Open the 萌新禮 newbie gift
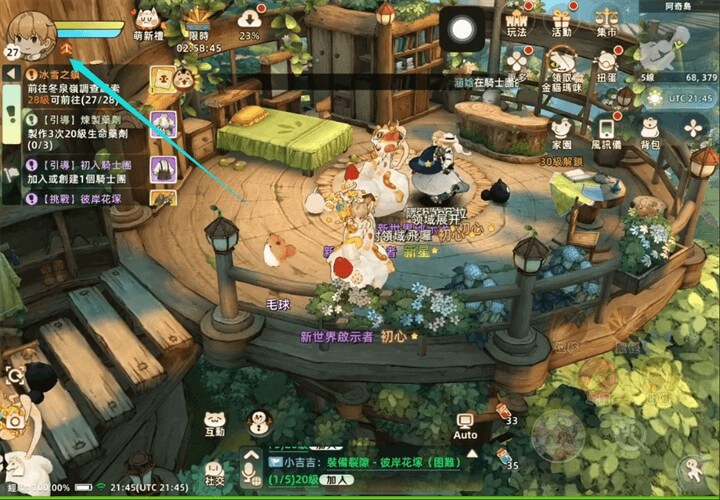 coord(148,22)
